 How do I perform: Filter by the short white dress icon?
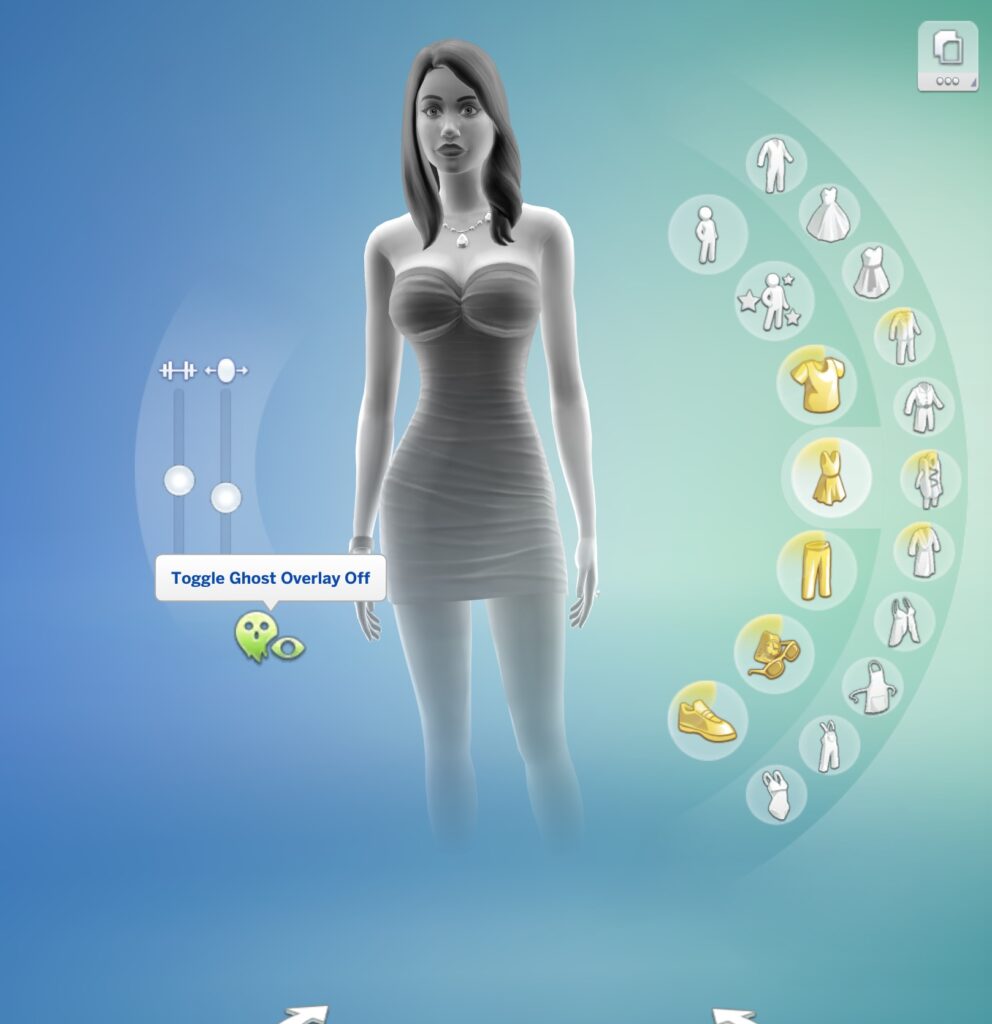(872, 272)
